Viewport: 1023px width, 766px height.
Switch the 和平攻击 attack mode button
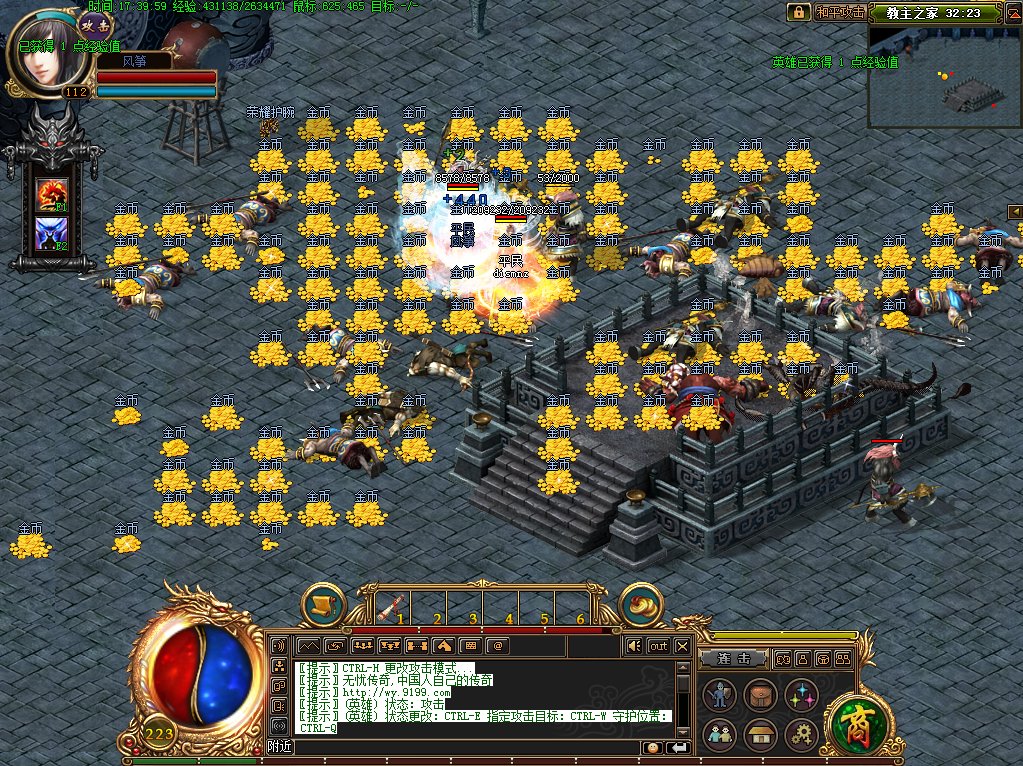pyautogui.click(x=840, y=12)
